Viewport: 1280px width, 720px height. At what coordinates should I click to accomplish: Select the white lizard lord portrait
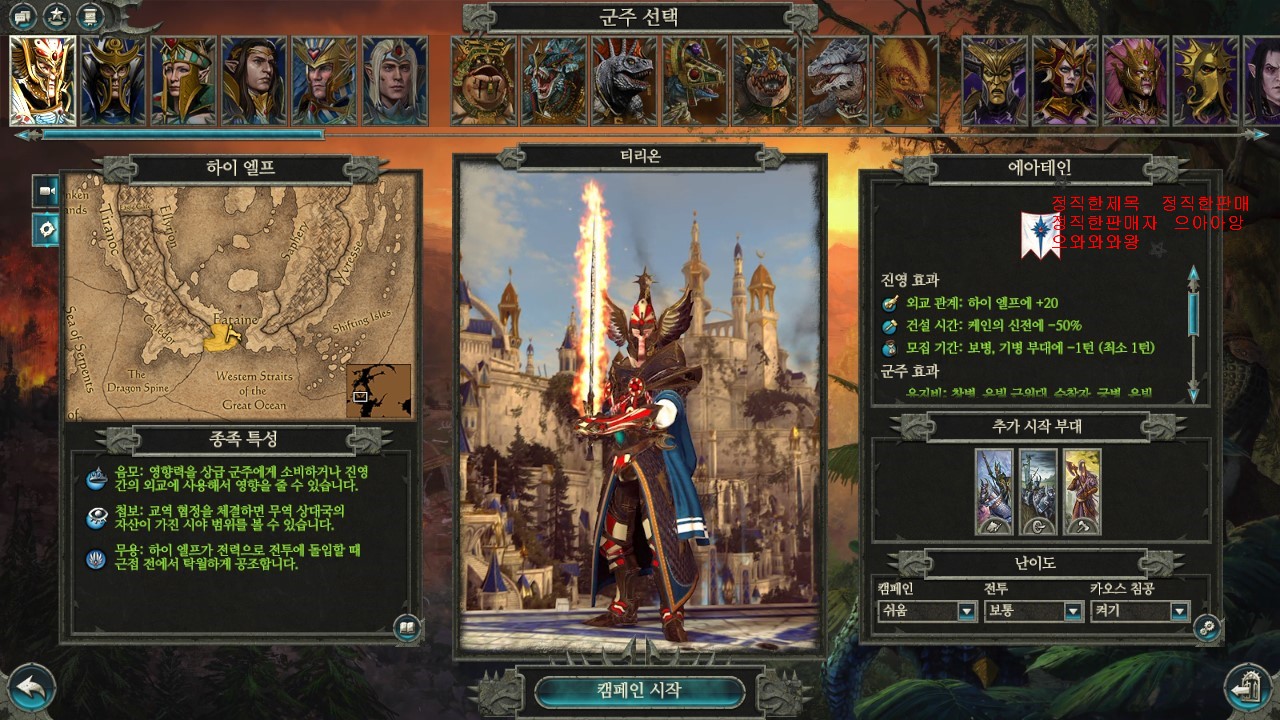pyautogui.click(x=836, y=80)
